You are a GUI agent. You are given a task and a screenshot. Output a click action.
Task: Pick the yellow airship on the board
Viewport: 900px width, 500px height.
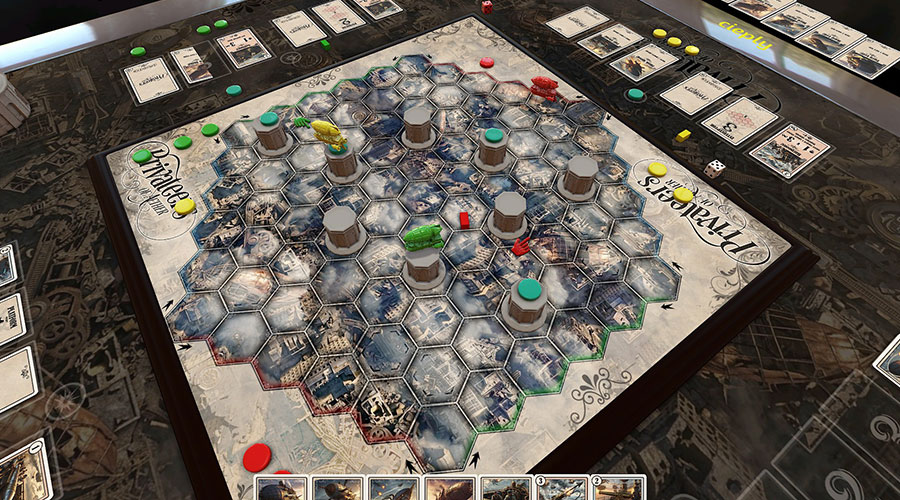click(330, 131)
